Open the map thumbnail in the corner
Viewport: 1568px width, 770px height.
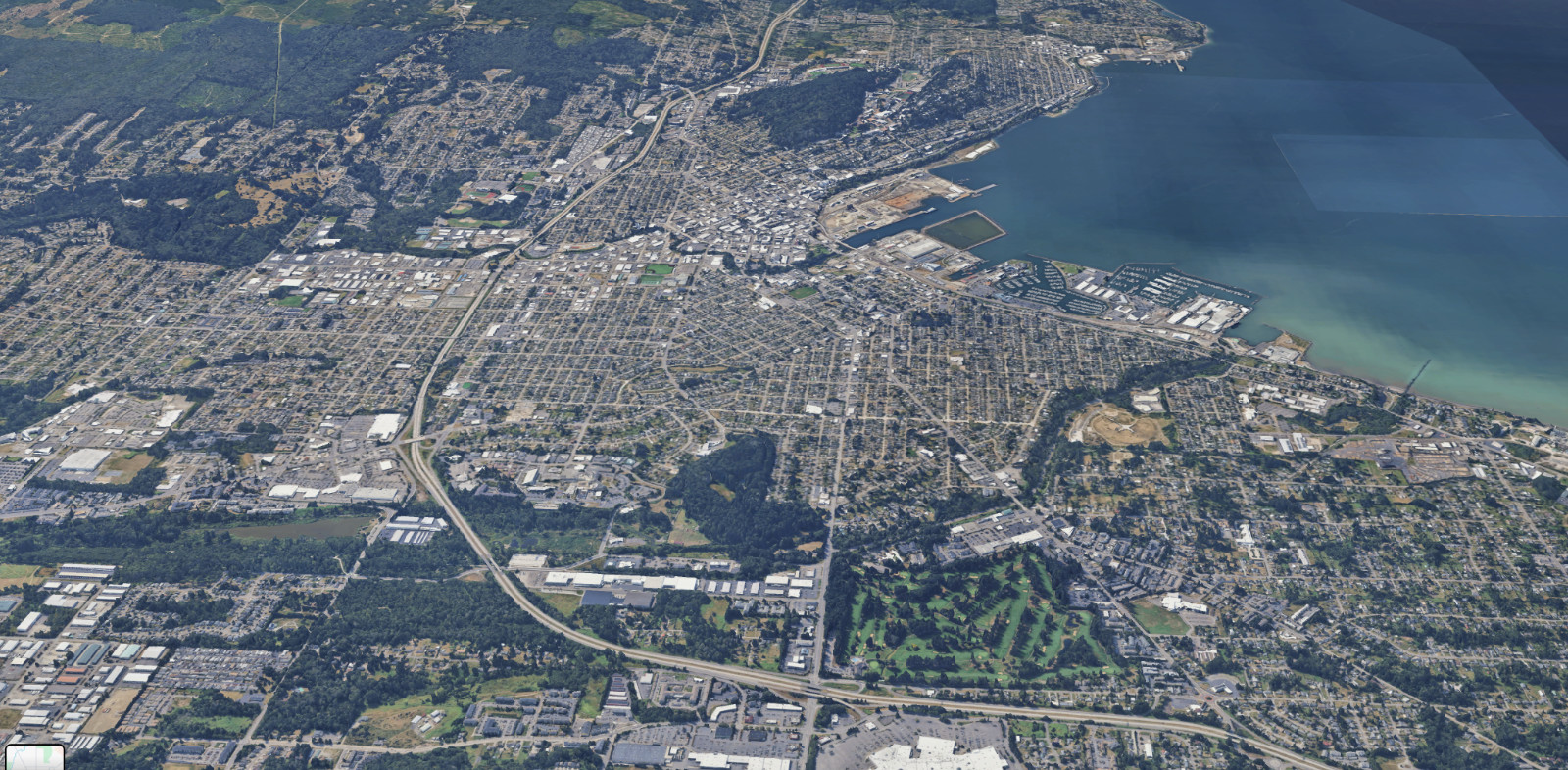point(34,757)
